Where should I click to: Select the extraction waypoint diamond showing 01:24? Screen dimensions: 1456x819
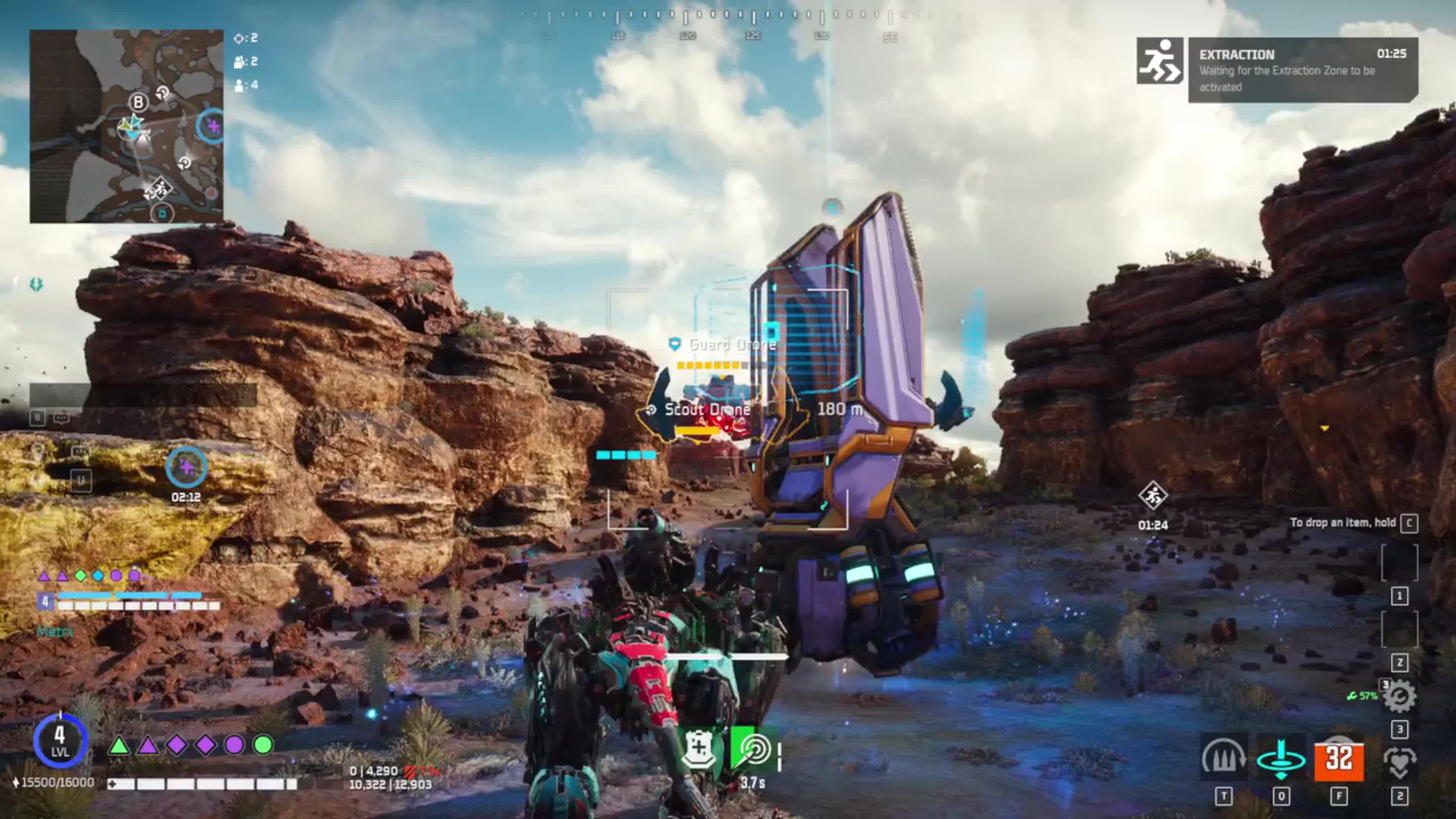coord(1153,495)
